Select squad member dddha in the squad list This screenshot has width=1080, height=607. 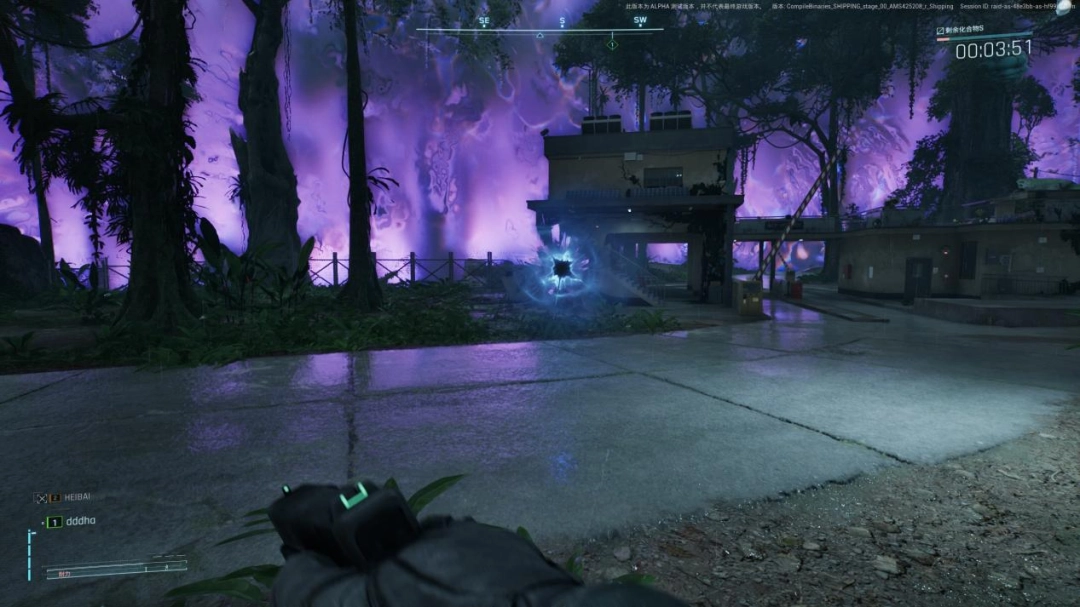80,522
